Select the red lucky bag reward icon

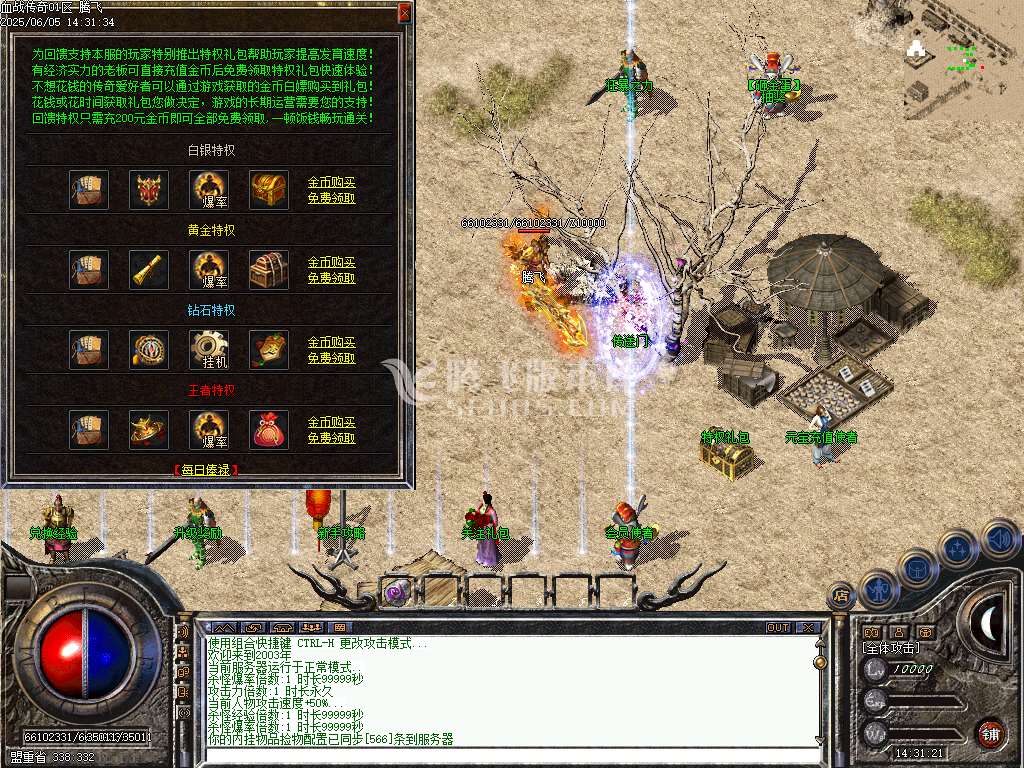coord(269,429)
